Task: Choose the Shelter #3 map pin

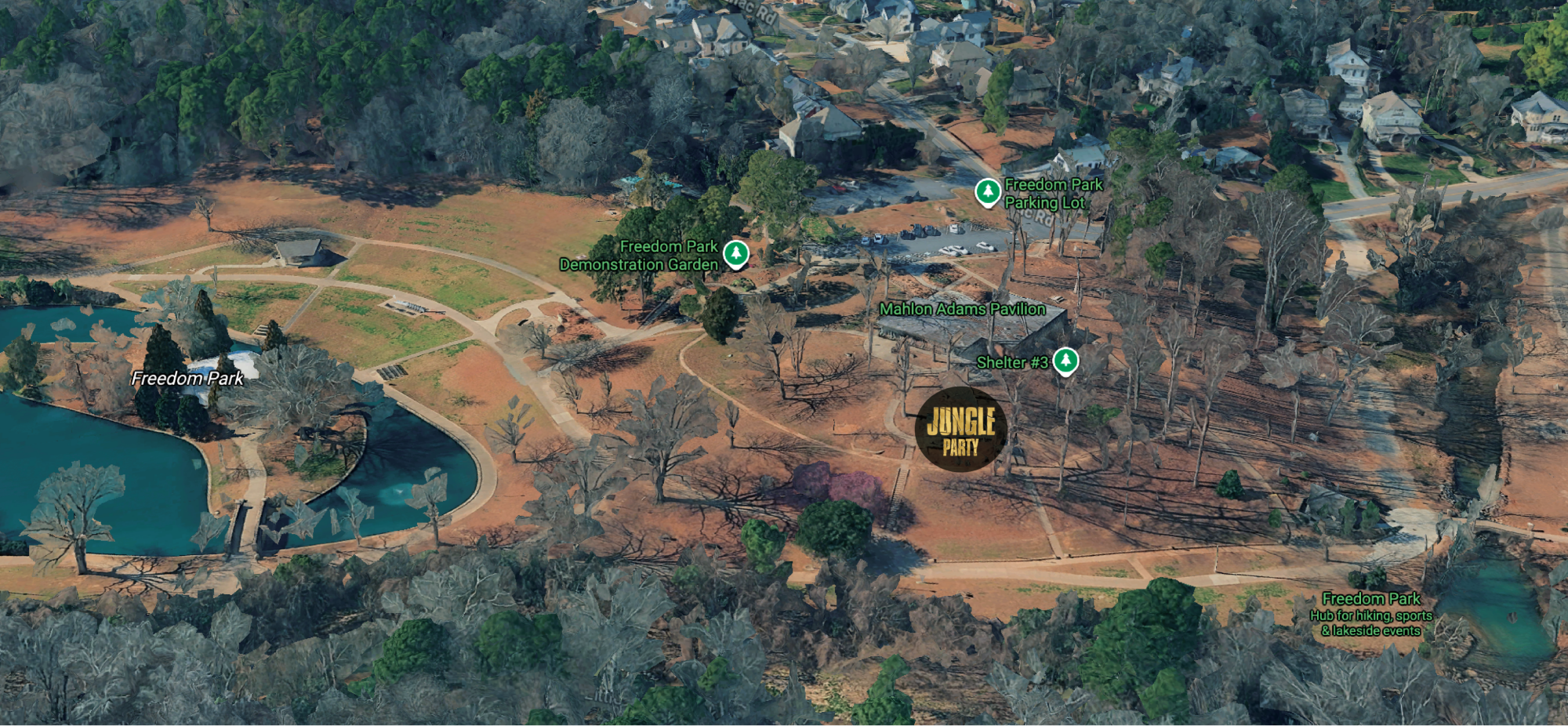Action: [x=1065, y=361]
